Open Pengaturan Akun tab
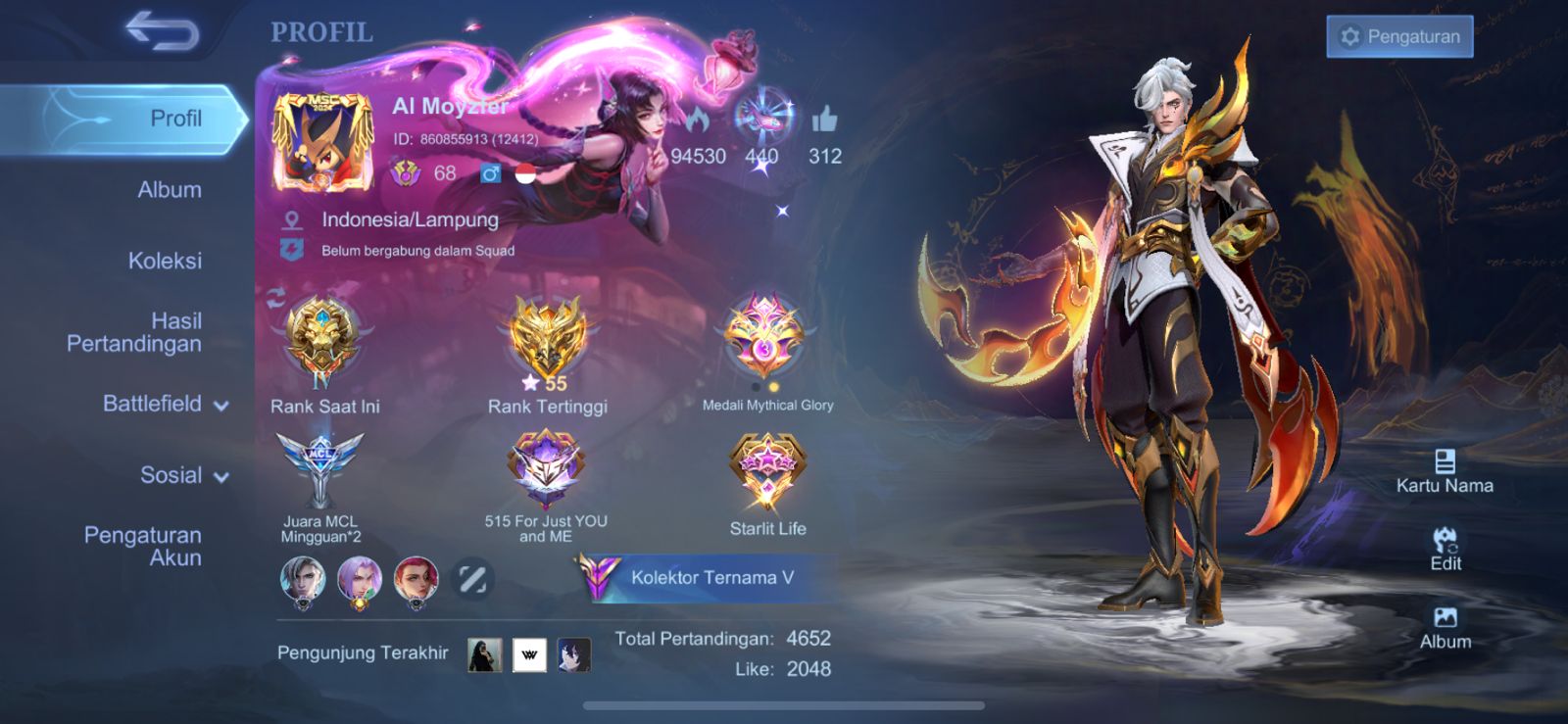 (143, 546)
